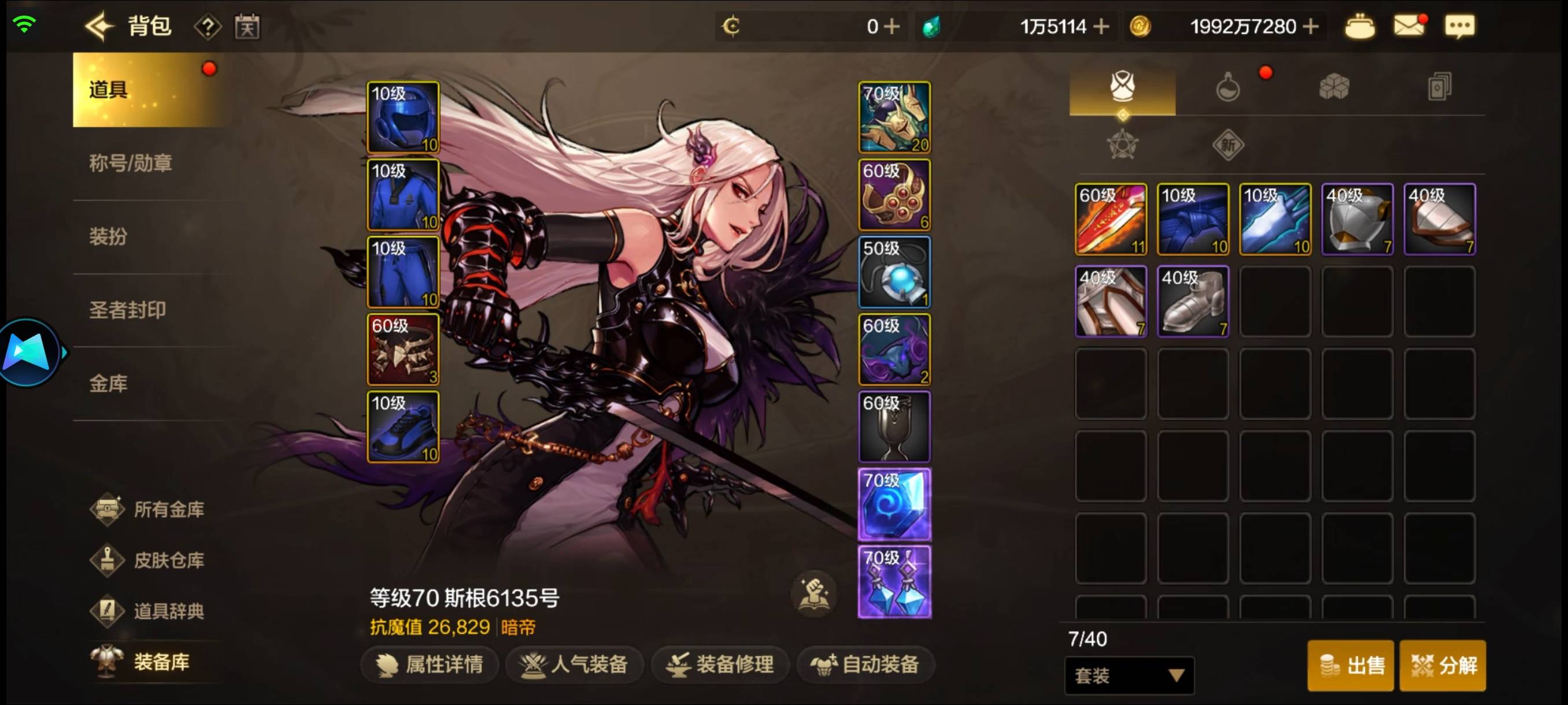
Task: Open the card collection panel icon
Action: pos(1440,87)
